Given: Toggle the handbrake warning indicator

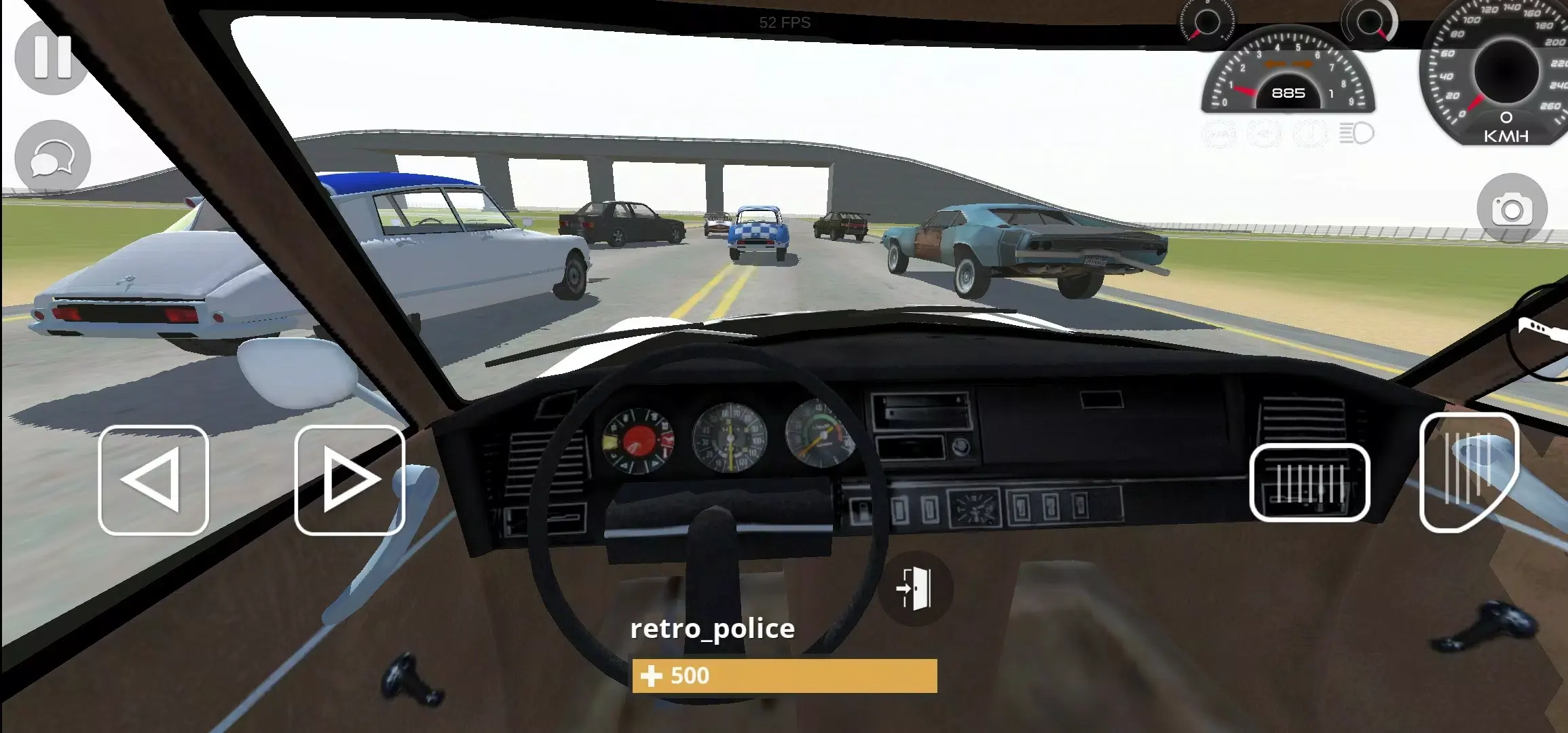Looking at the screenshot, I should 1311,134.
